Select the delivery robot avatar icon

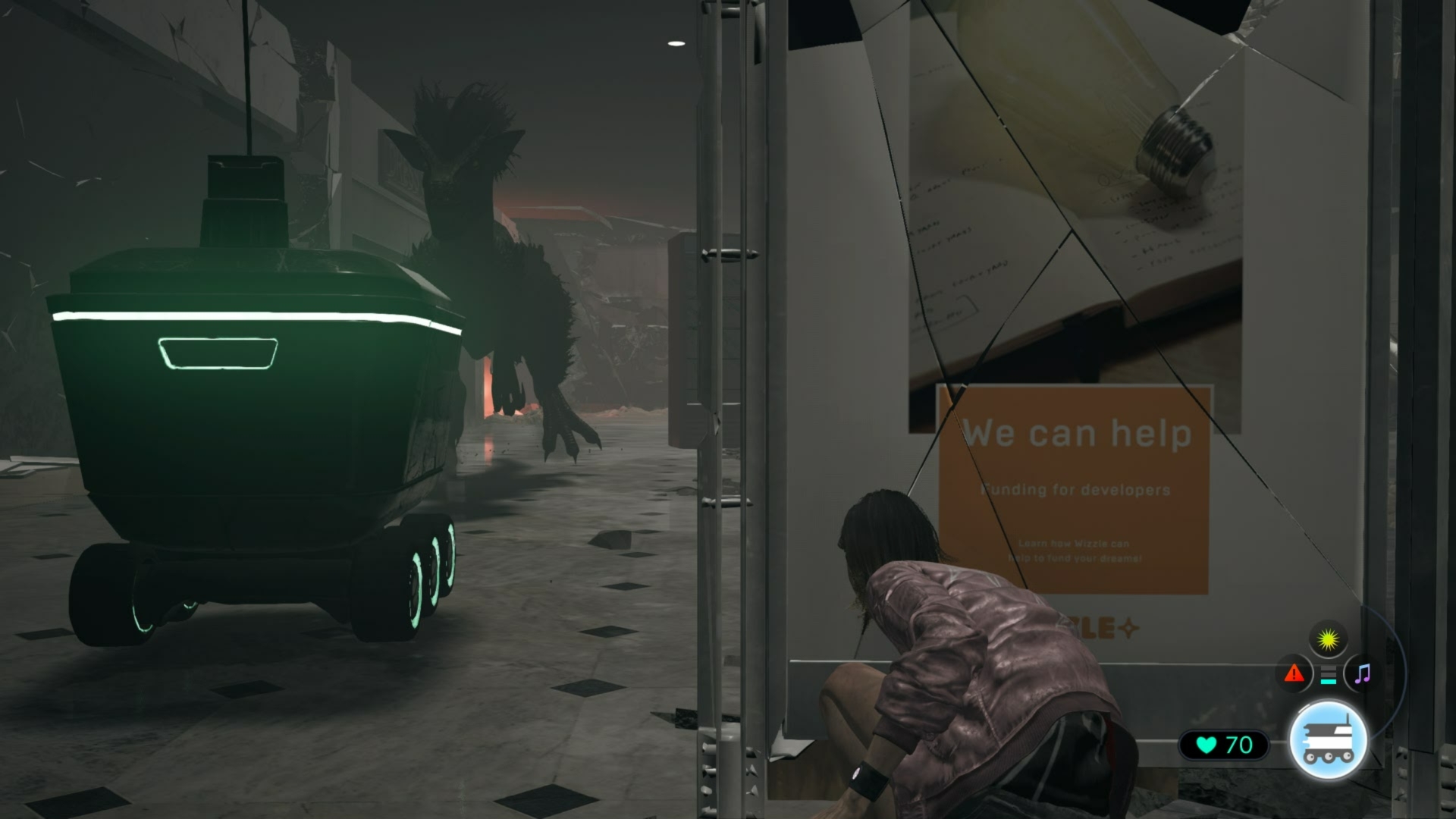pyautogui.click(x=1328, y=739)
